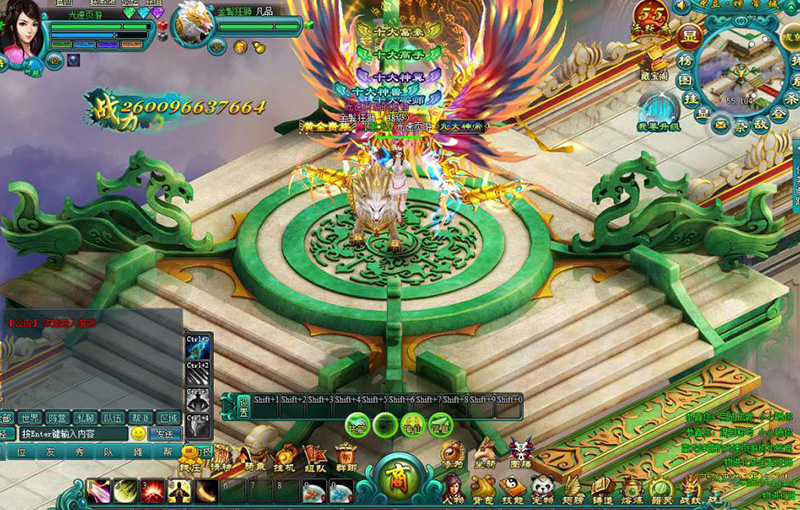Open the yellow smiley emoji picker
Image resolution: width=800 pixels, height=510 pixels.
pos(138,434)
